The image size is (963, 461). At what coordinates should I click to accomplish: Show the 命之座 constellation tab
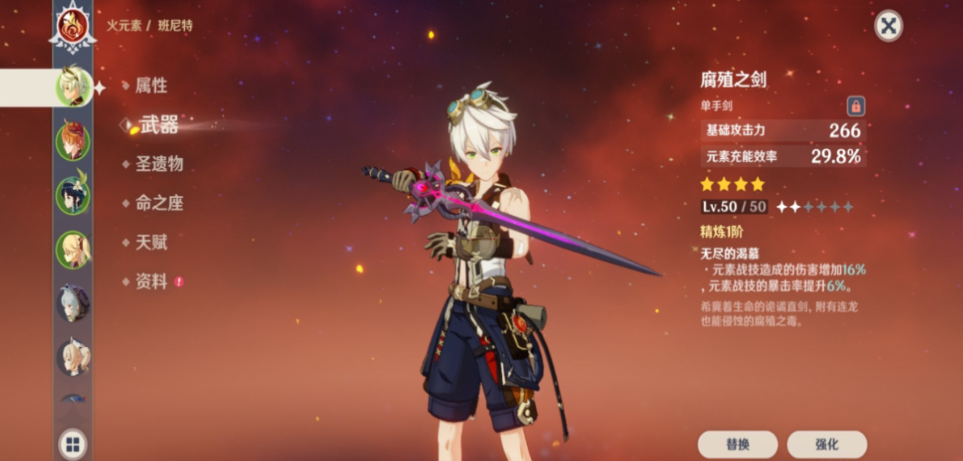pos(159,203)
